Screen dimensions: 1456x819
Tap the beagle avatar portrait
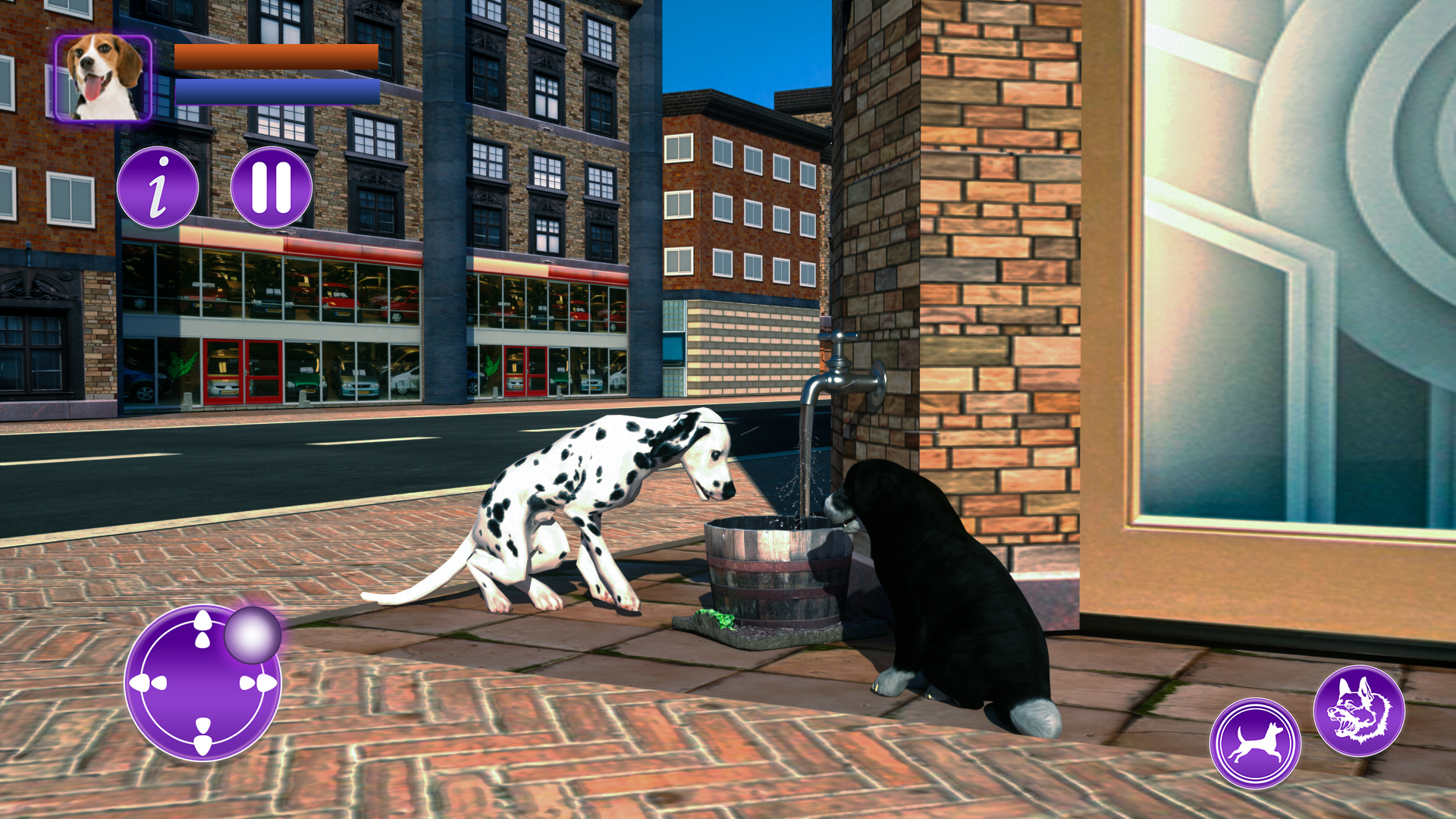point(102,76)
